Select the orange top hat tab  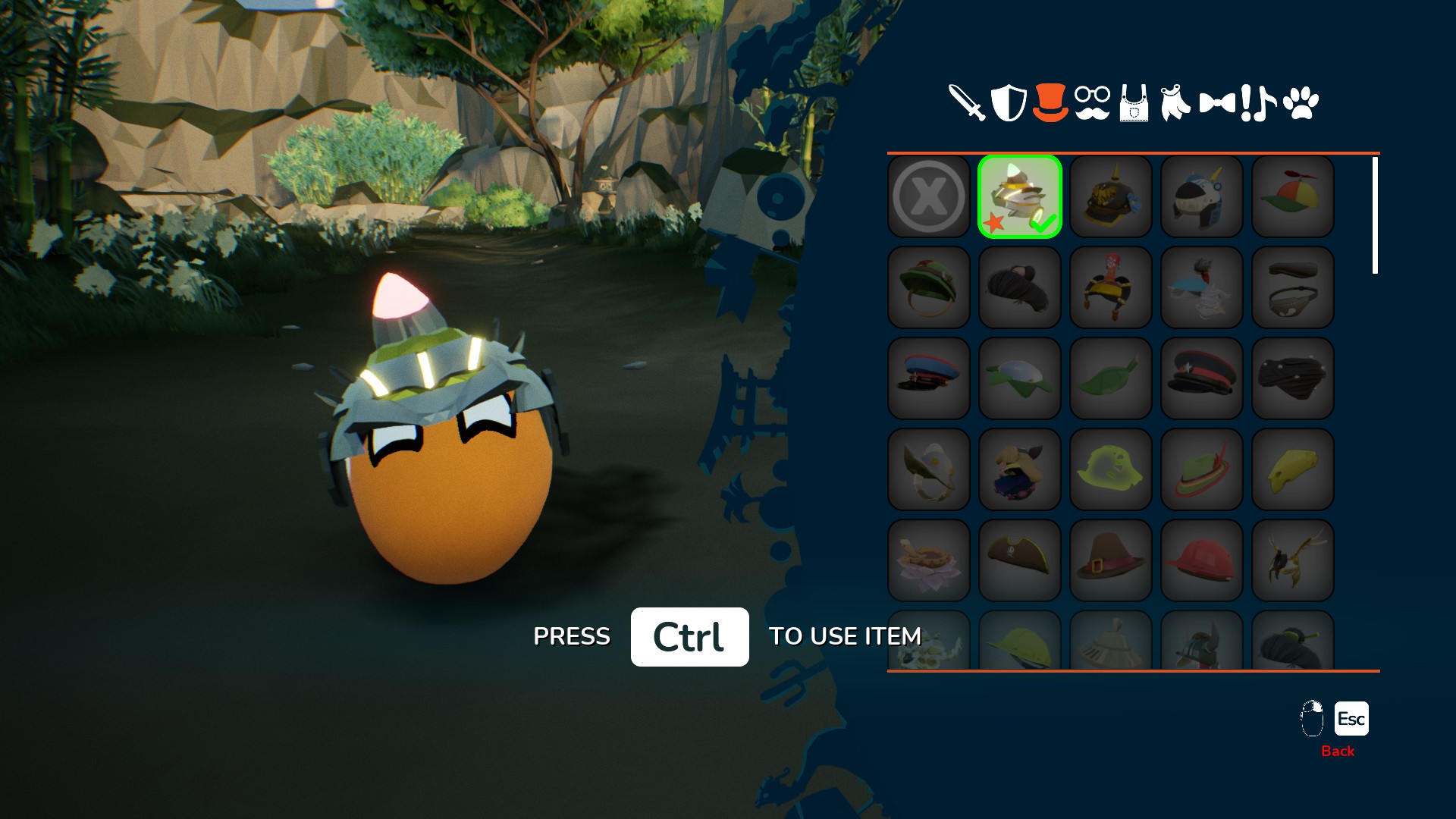point(1050,103)
